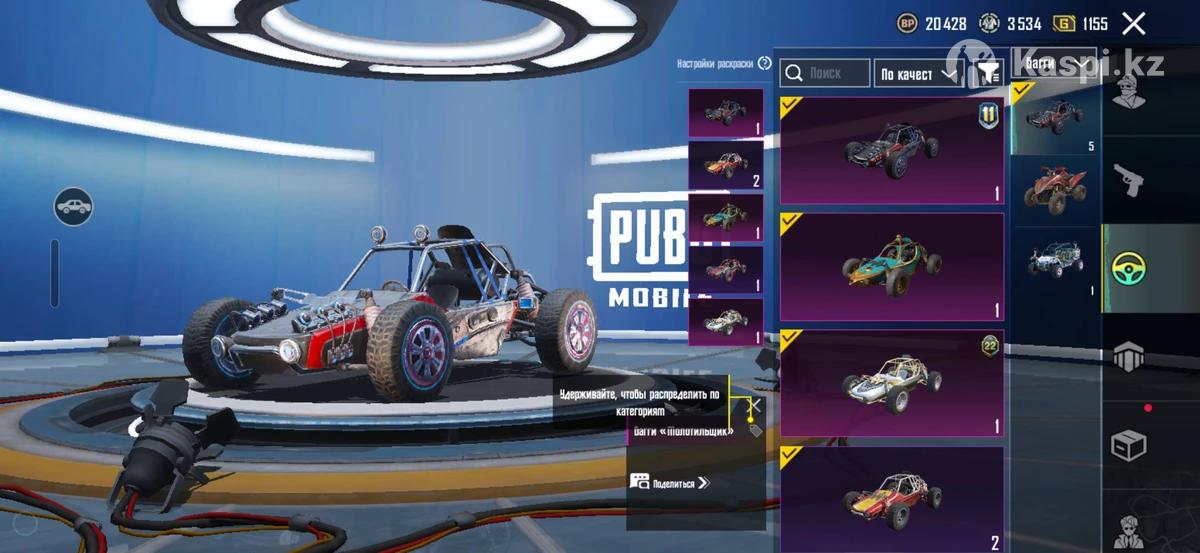Select the level 22 white-gold buggy skin
Image resolution: width=1200 pixels, height=553 pixels.
click(891, 383)
